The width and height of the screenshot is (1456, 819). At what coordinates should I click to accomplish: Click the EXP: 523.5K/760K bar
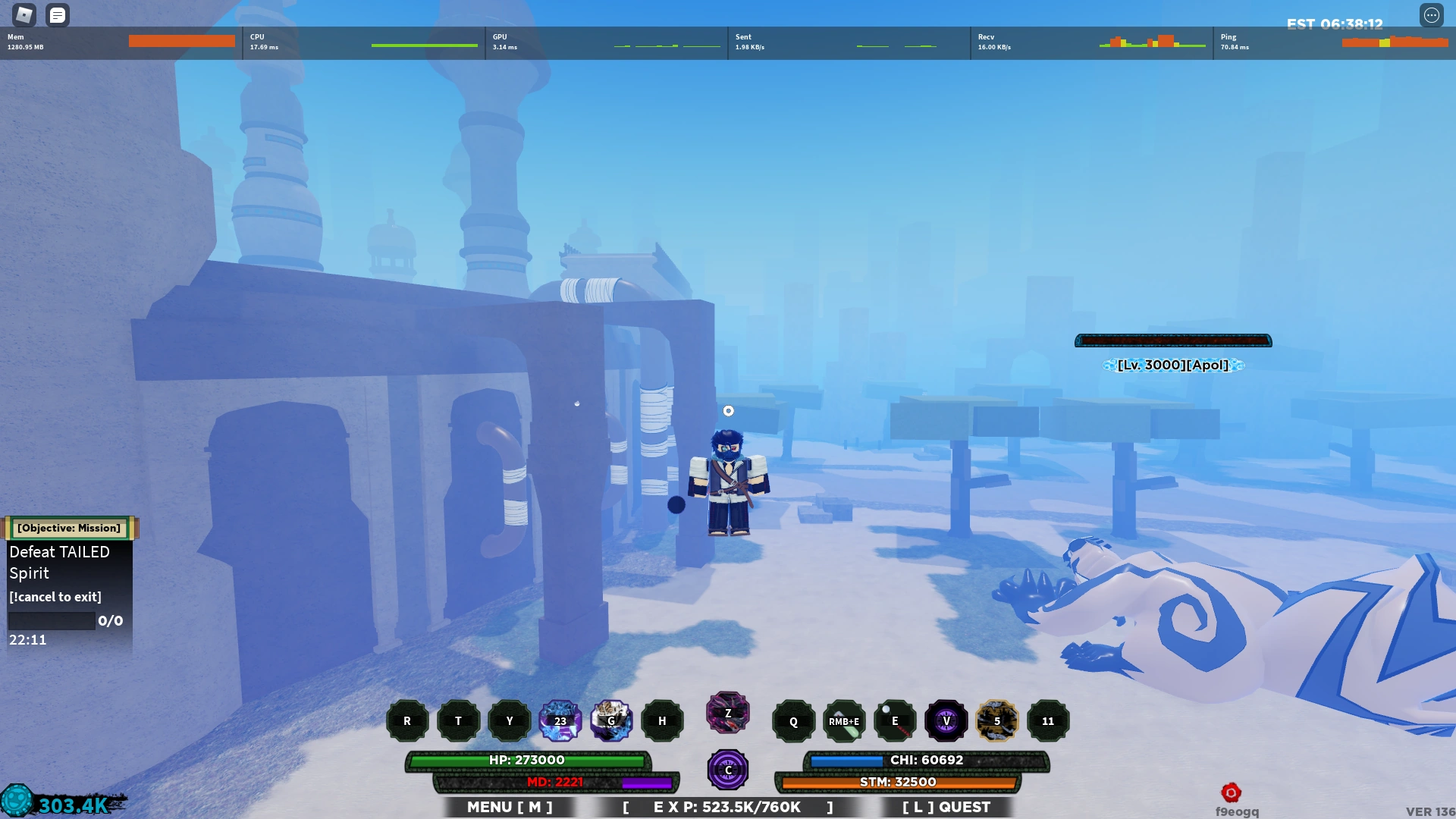[727, 807]
